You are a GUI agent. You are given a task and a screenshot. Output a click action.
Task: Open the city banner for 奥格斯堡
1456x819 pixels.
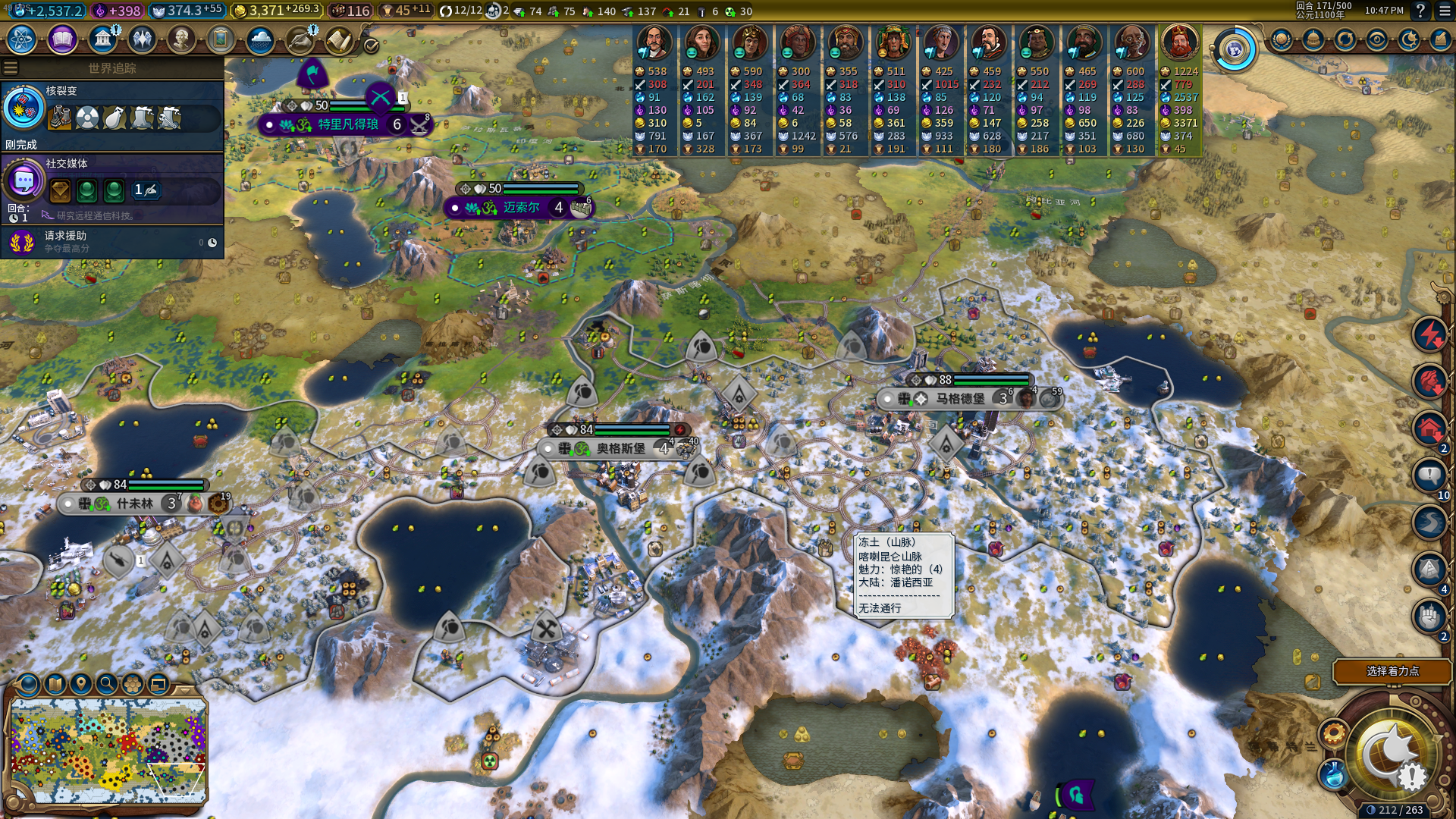[620, 448]
